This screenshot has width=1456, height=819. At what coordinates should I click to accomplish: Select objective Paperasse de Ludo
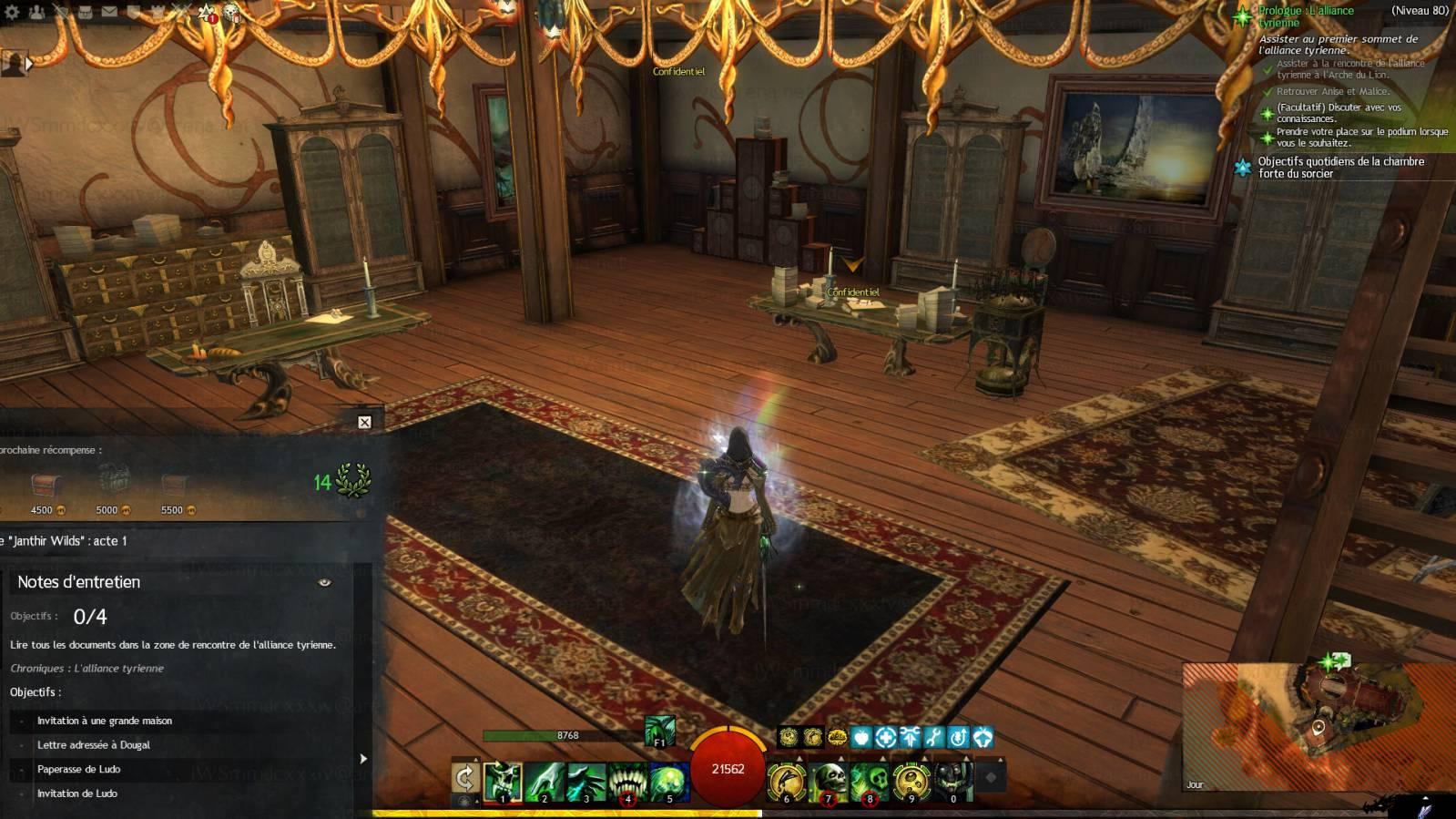point(79,769)
